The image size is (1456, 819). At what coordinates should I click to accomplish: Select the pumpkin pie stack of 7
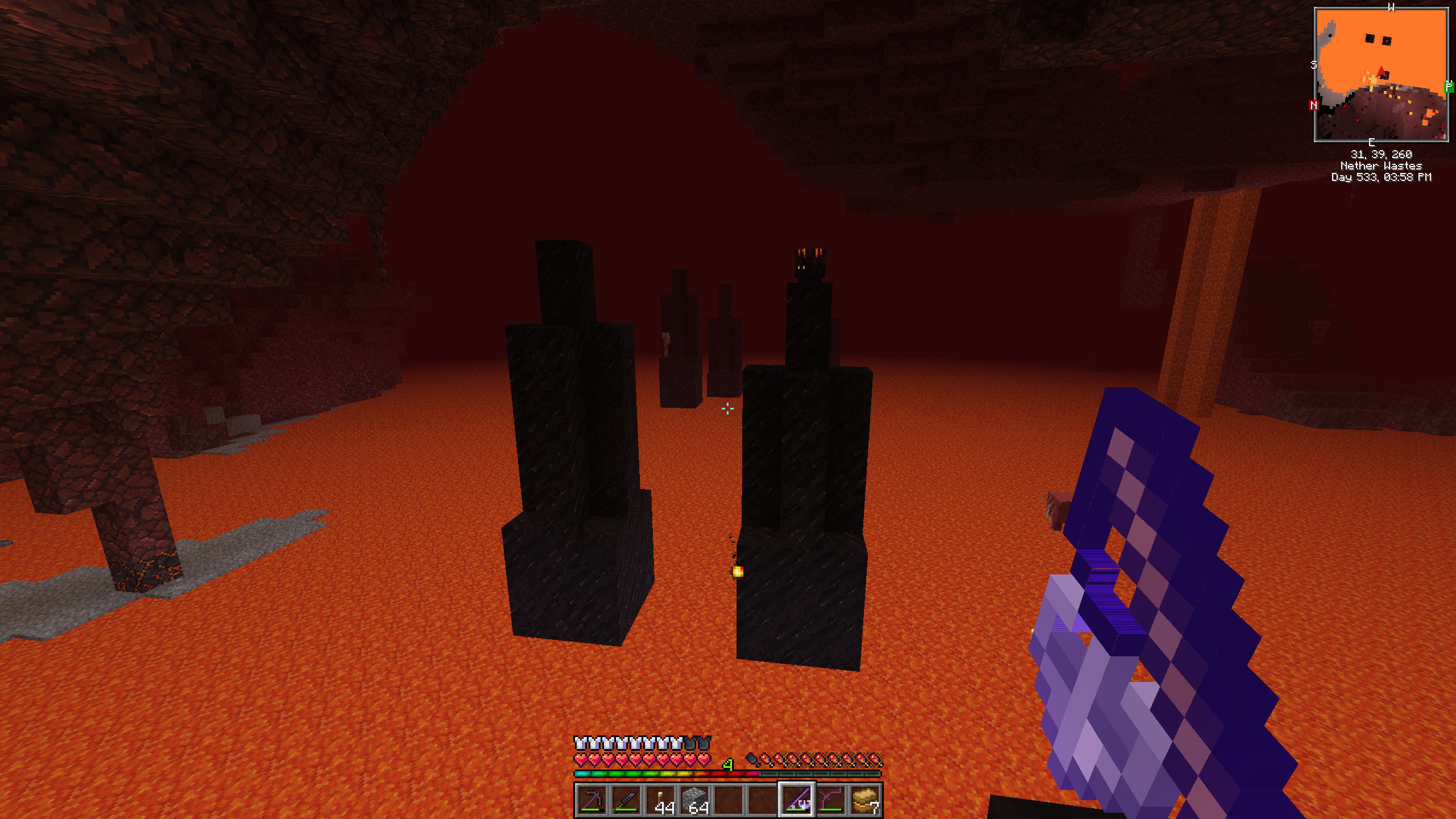pyautogui.click(x=865, y=800)
